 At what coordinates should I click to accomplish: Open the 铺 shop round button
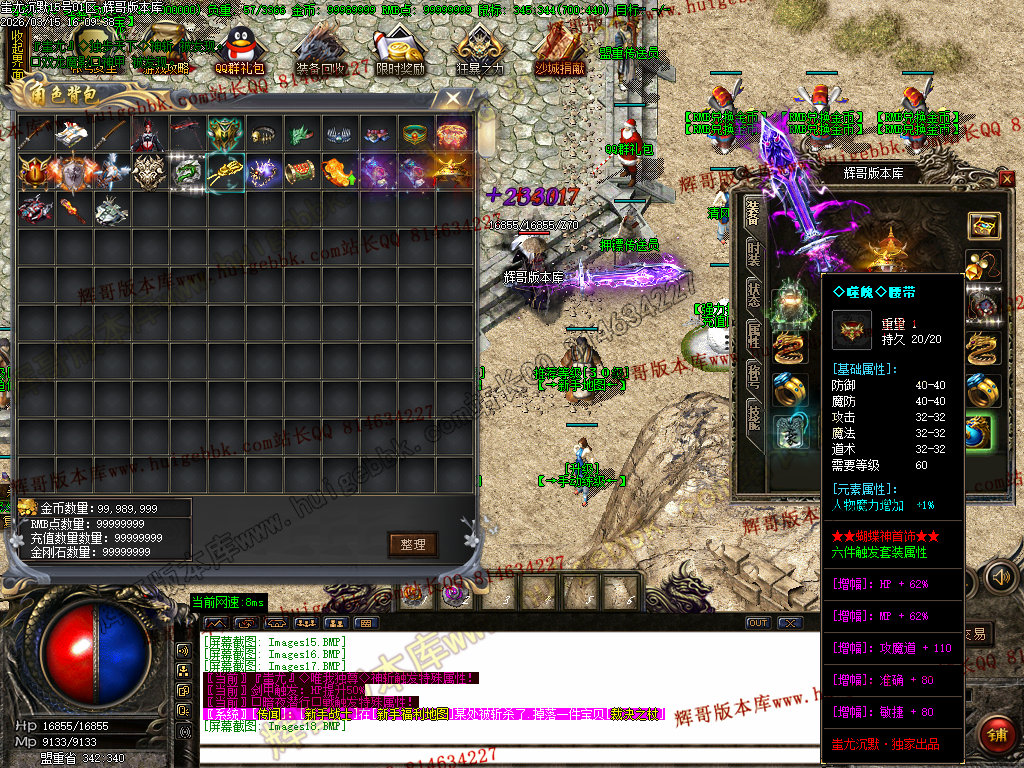[x=993, y=734]
